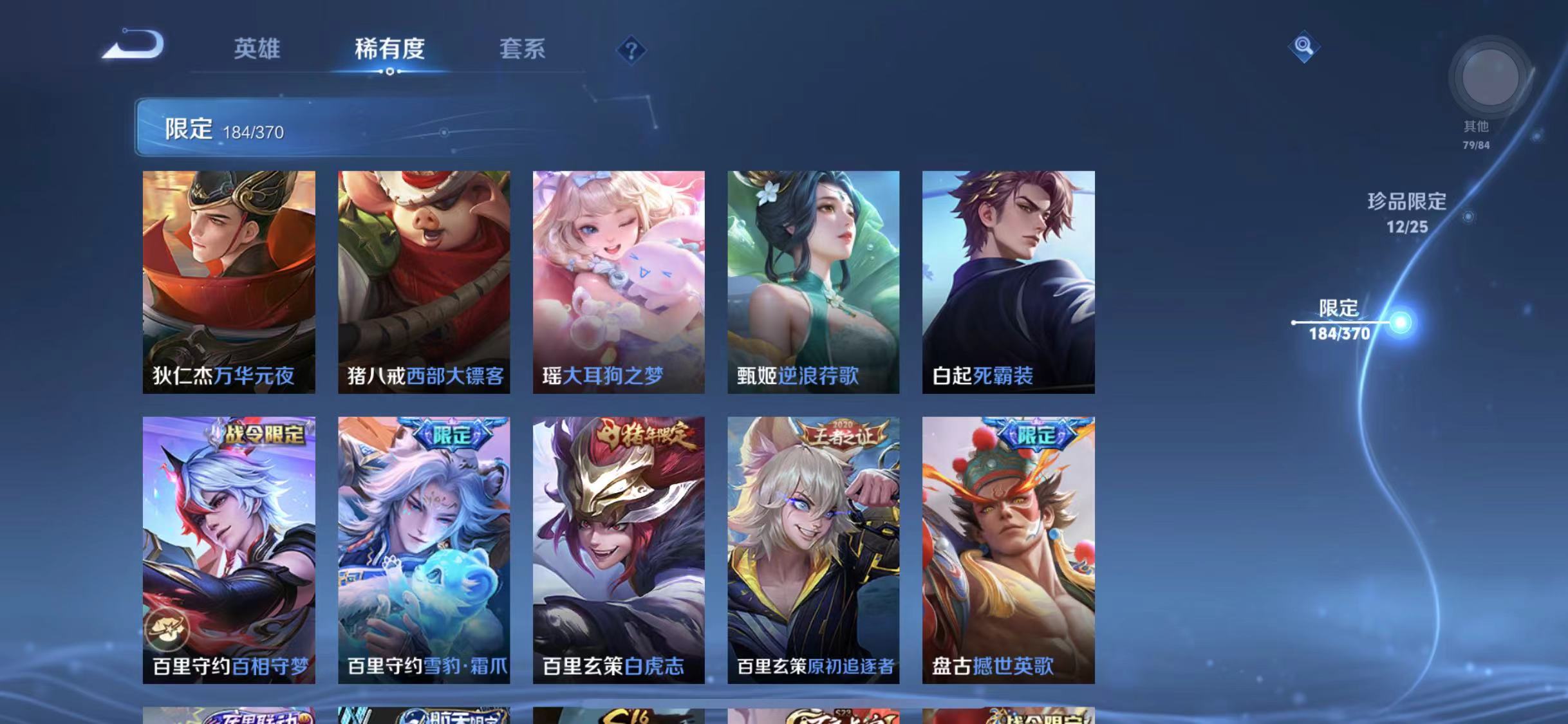Select the 甄姬逆浪荇歌 skin thumbnail
Screen dimensions: 1568x724
coord(812,280)
